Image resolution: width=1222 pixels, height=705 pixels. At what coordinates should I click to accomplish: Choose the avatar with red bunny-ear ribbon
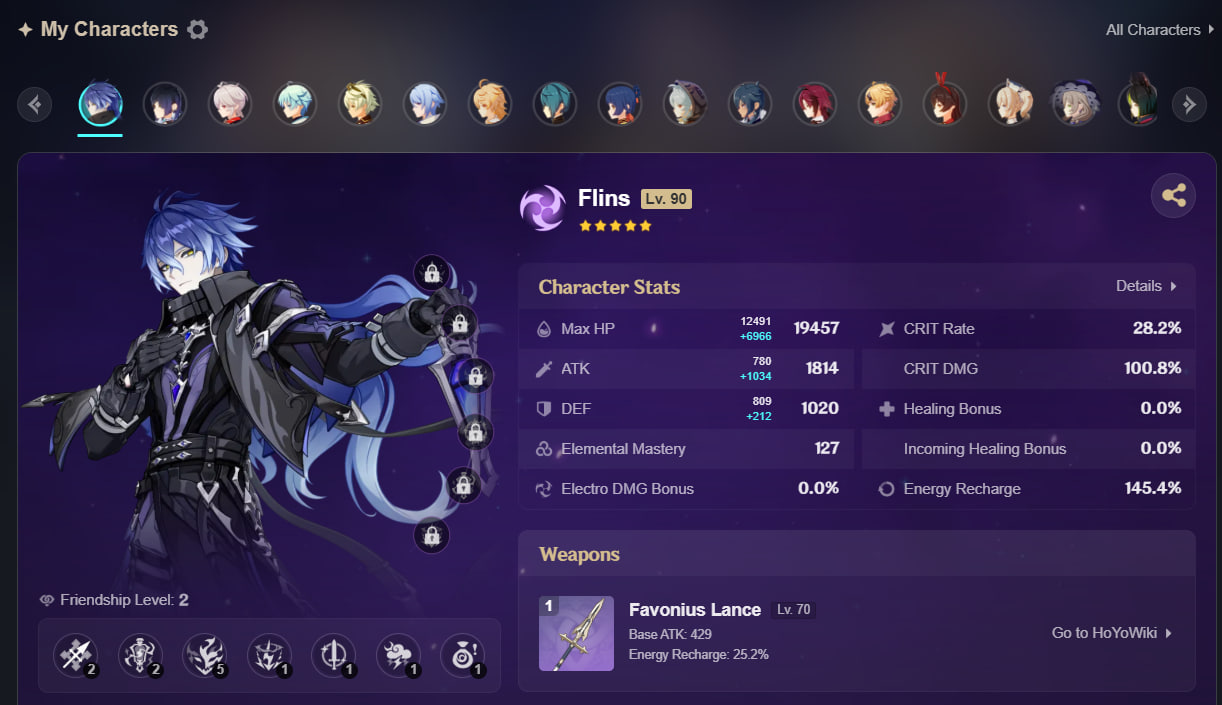[x=944, y=102]
